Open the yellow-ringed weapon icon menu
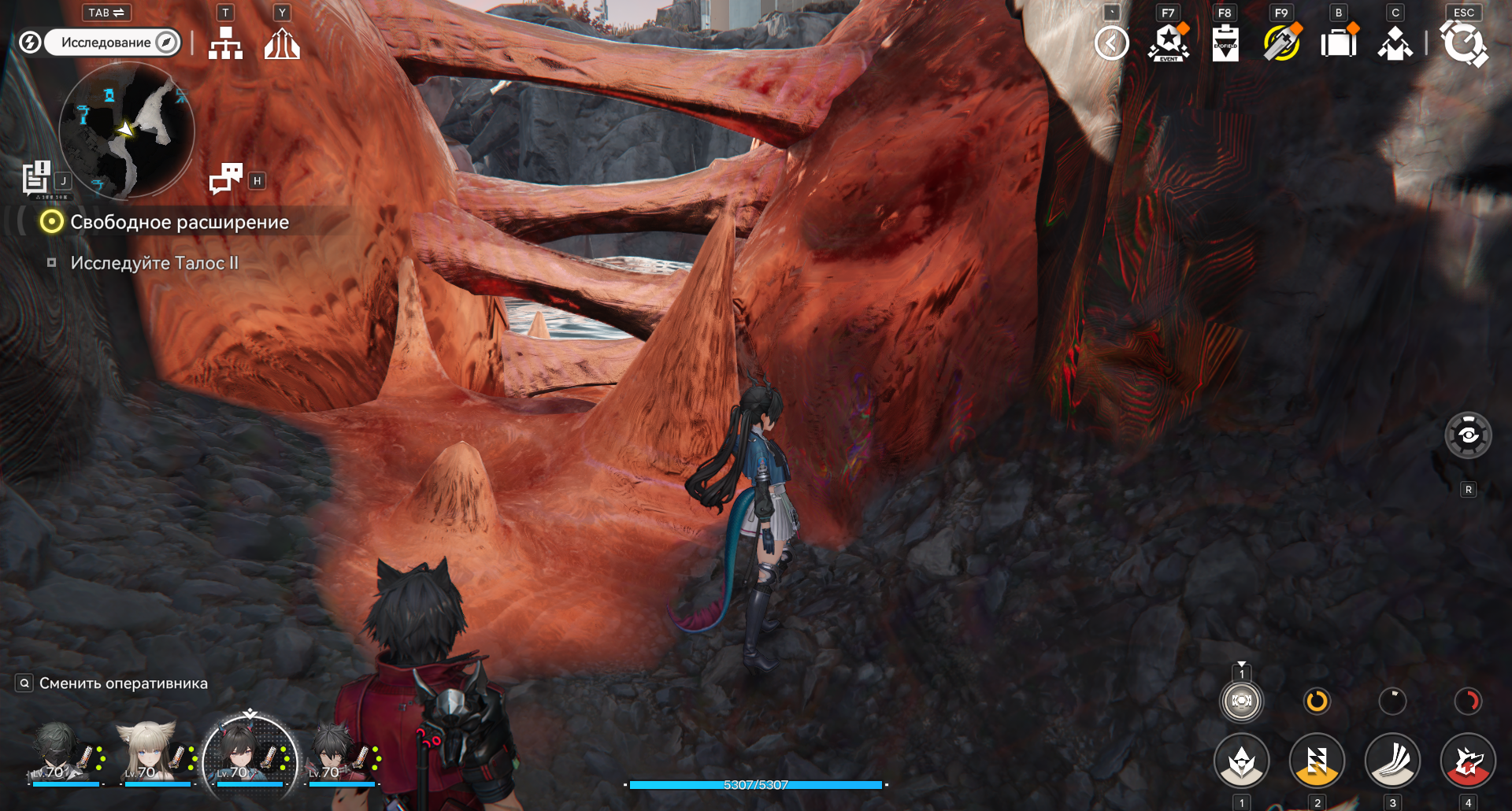This screenshot has width=1512, height=811. (x=1281, y=43)
